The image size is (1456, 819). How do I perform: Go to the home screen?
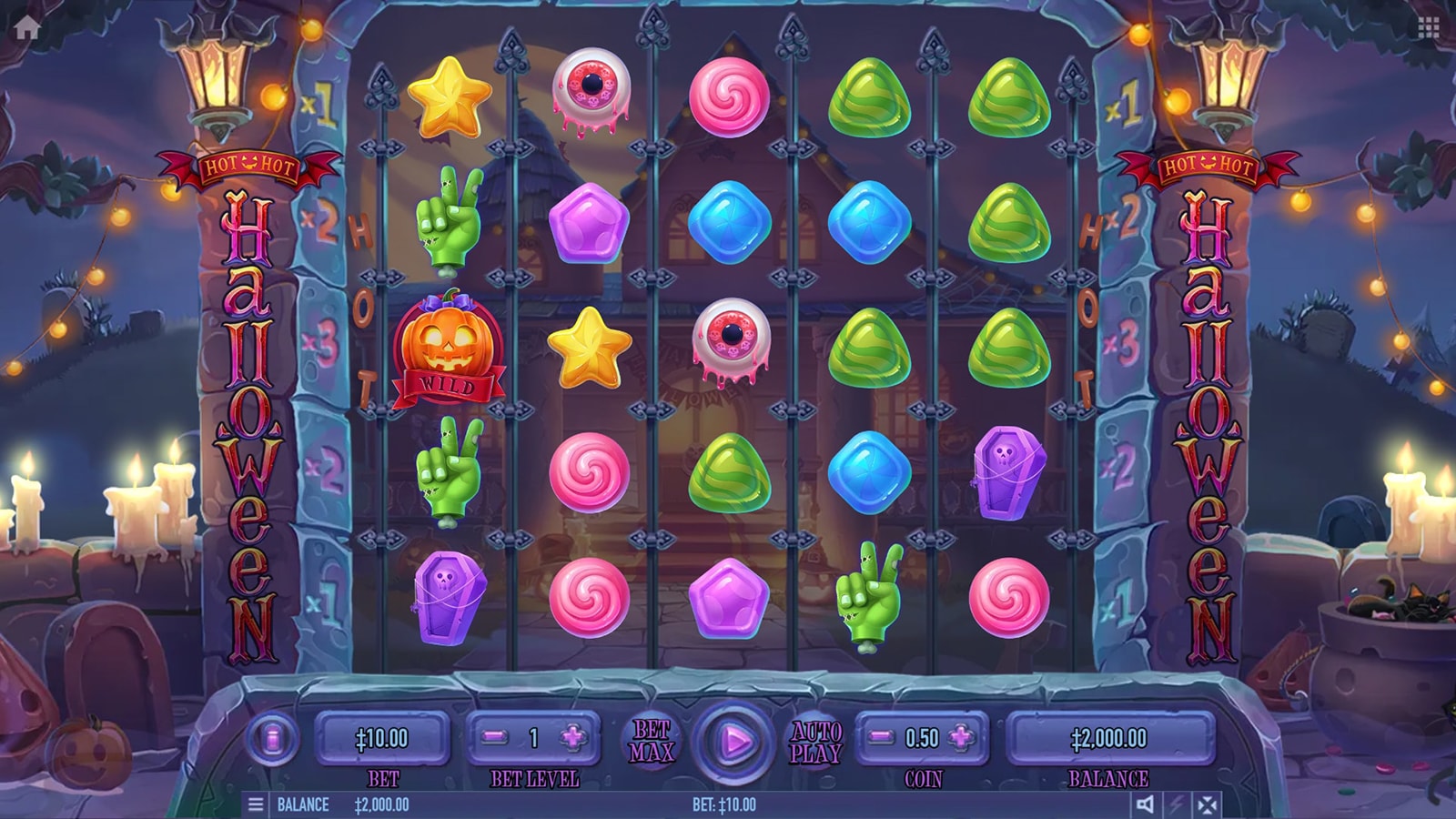pos(27,28)
